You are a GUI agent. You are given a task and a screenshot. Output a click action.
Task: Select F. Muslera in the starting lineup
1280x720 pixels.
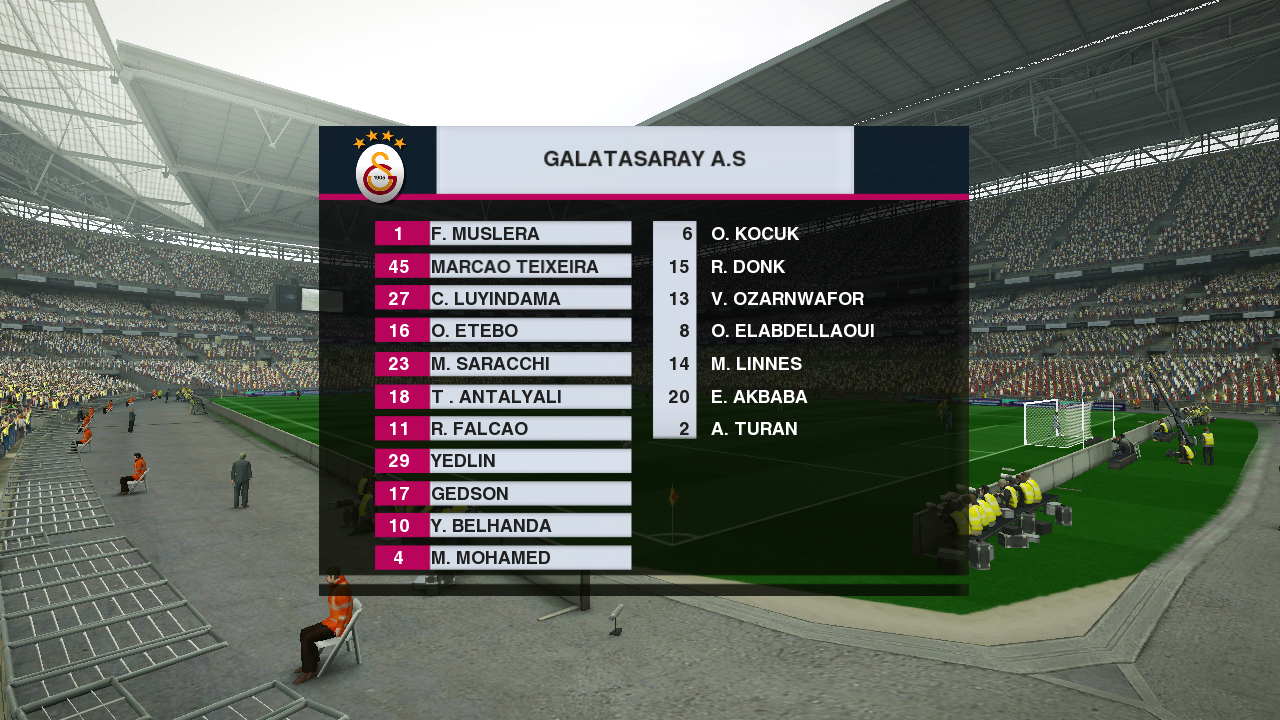click(x=503, y=234)
